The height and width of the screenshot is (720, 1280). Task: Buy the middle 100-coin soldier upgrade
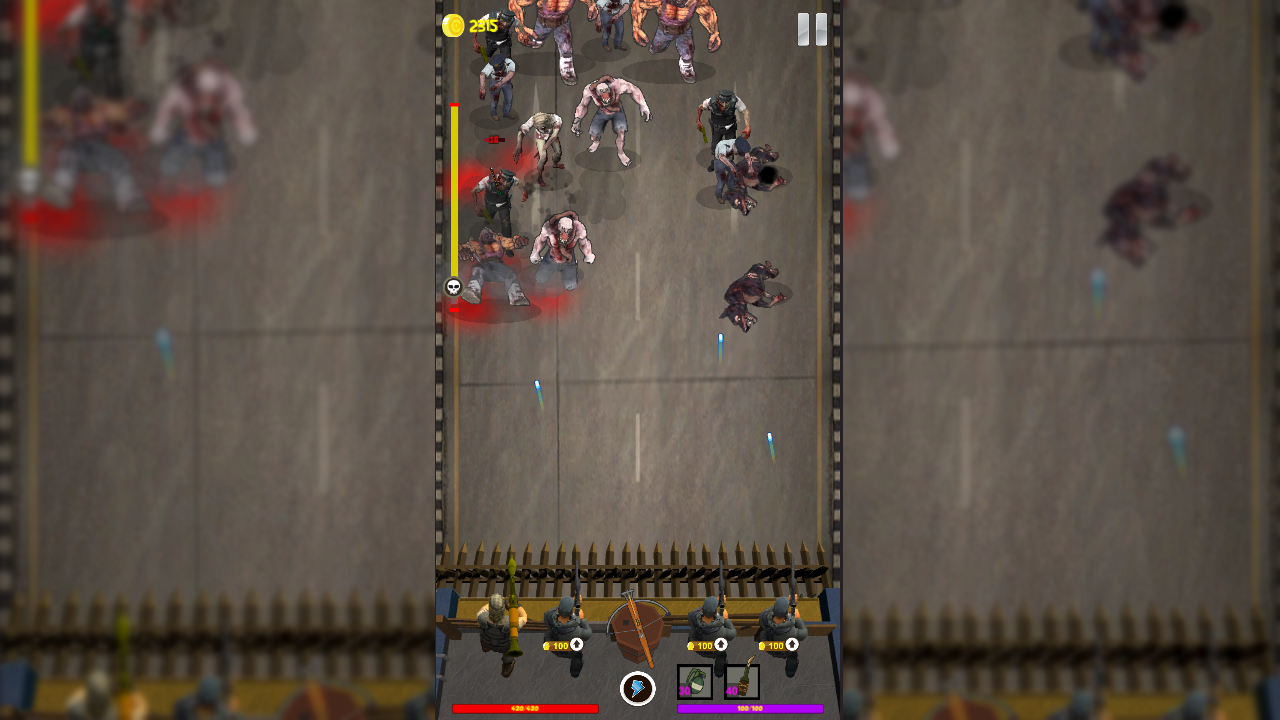click(x=706, y=646)
